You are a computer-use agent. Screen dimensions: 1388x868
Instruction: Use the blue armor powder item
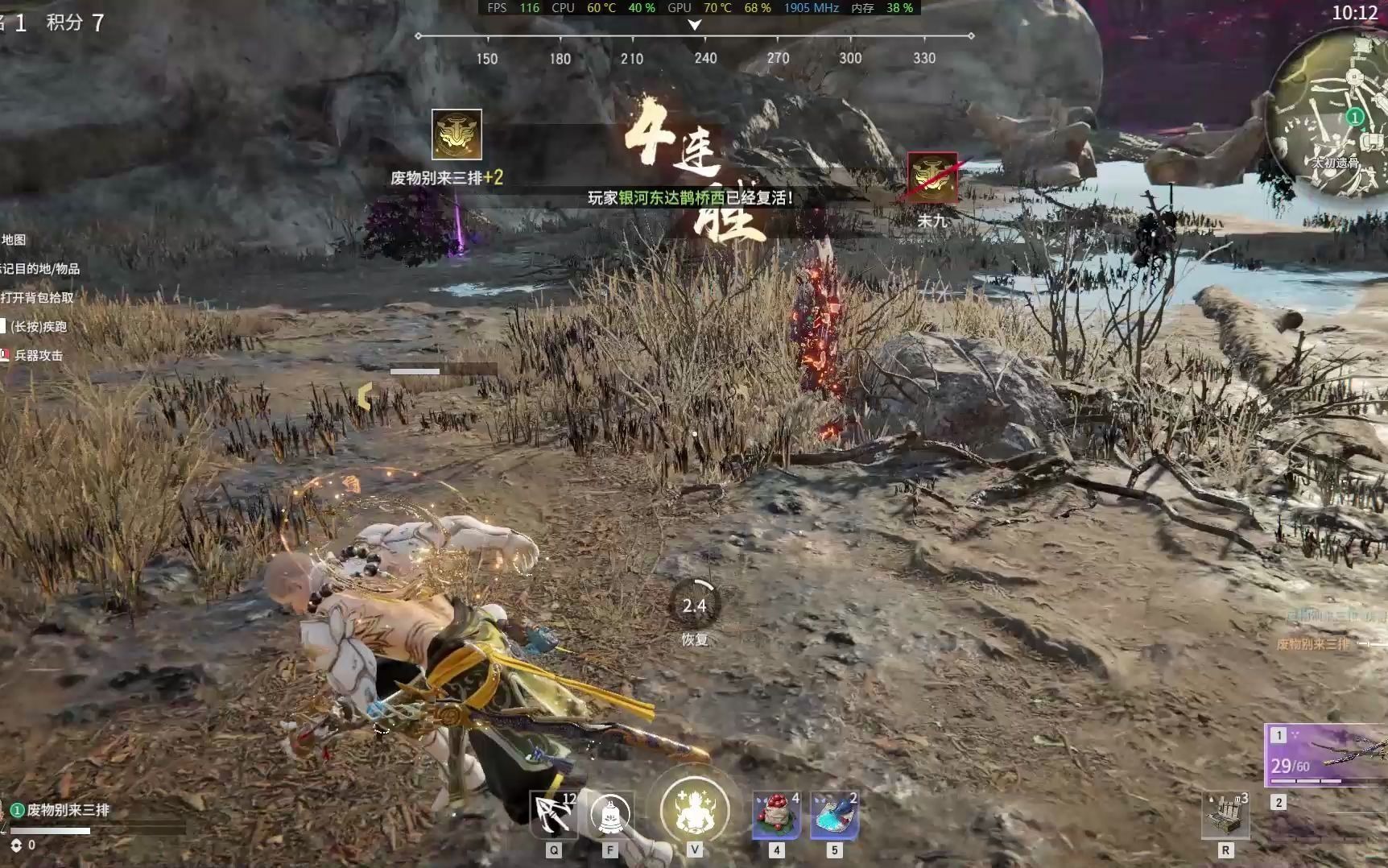click(834, 815)
